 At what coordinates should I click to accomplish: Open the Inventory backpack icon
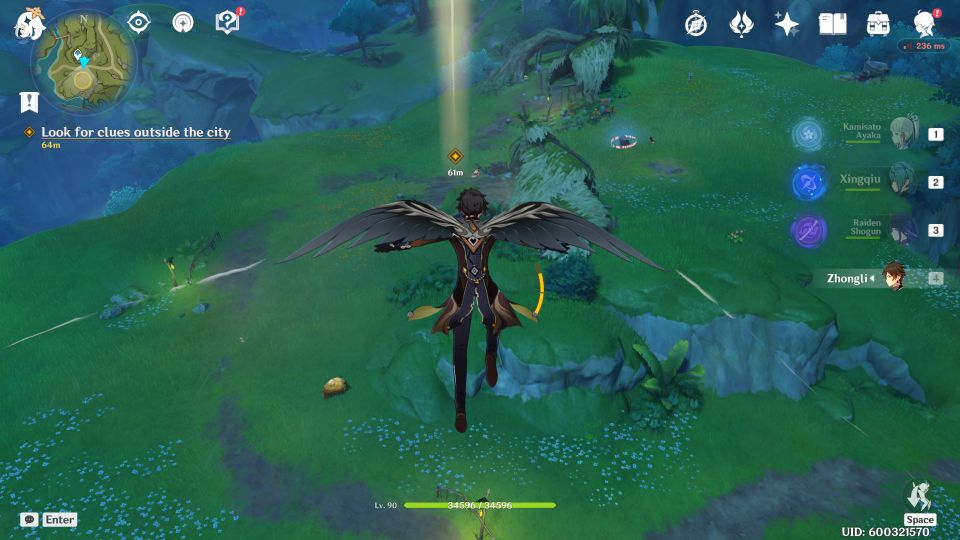878,24
